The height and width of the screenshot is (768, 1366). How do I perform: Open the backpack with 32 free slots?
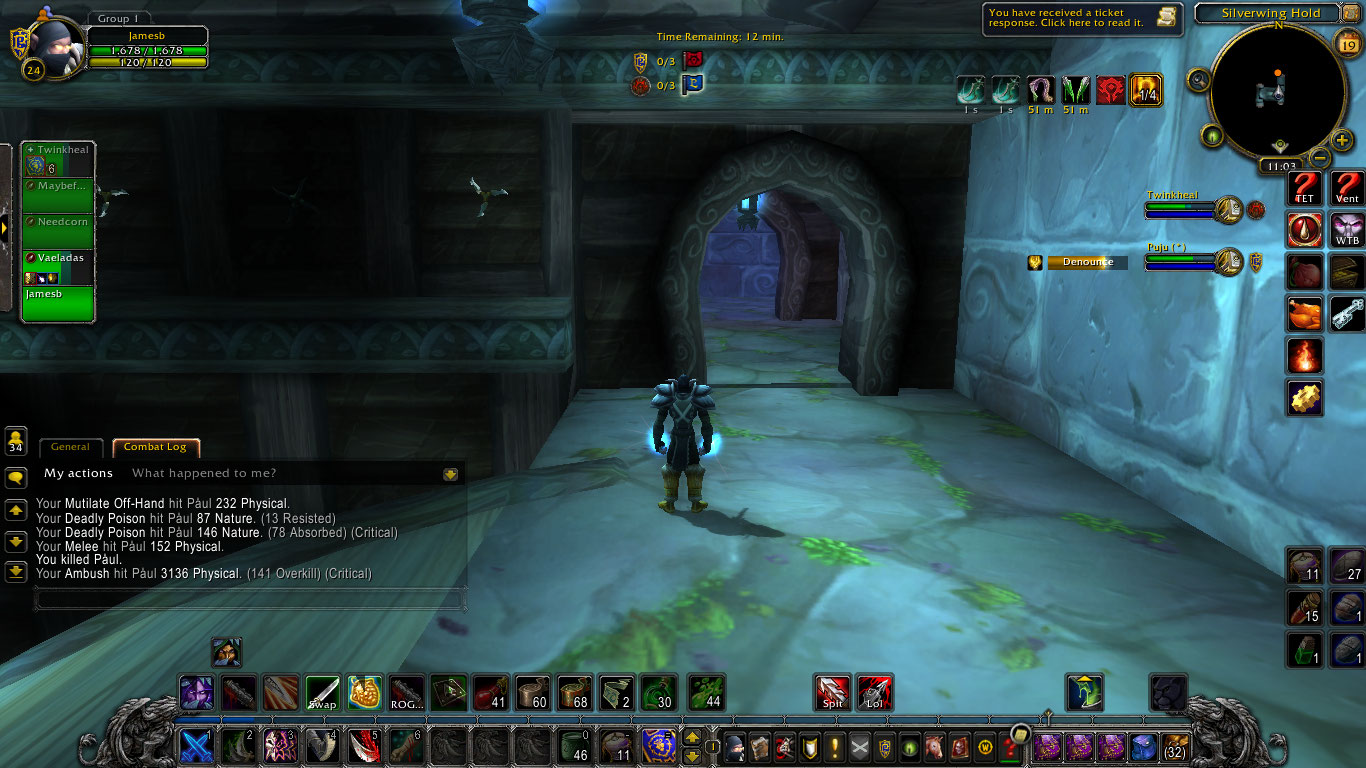click(1174, 747)
